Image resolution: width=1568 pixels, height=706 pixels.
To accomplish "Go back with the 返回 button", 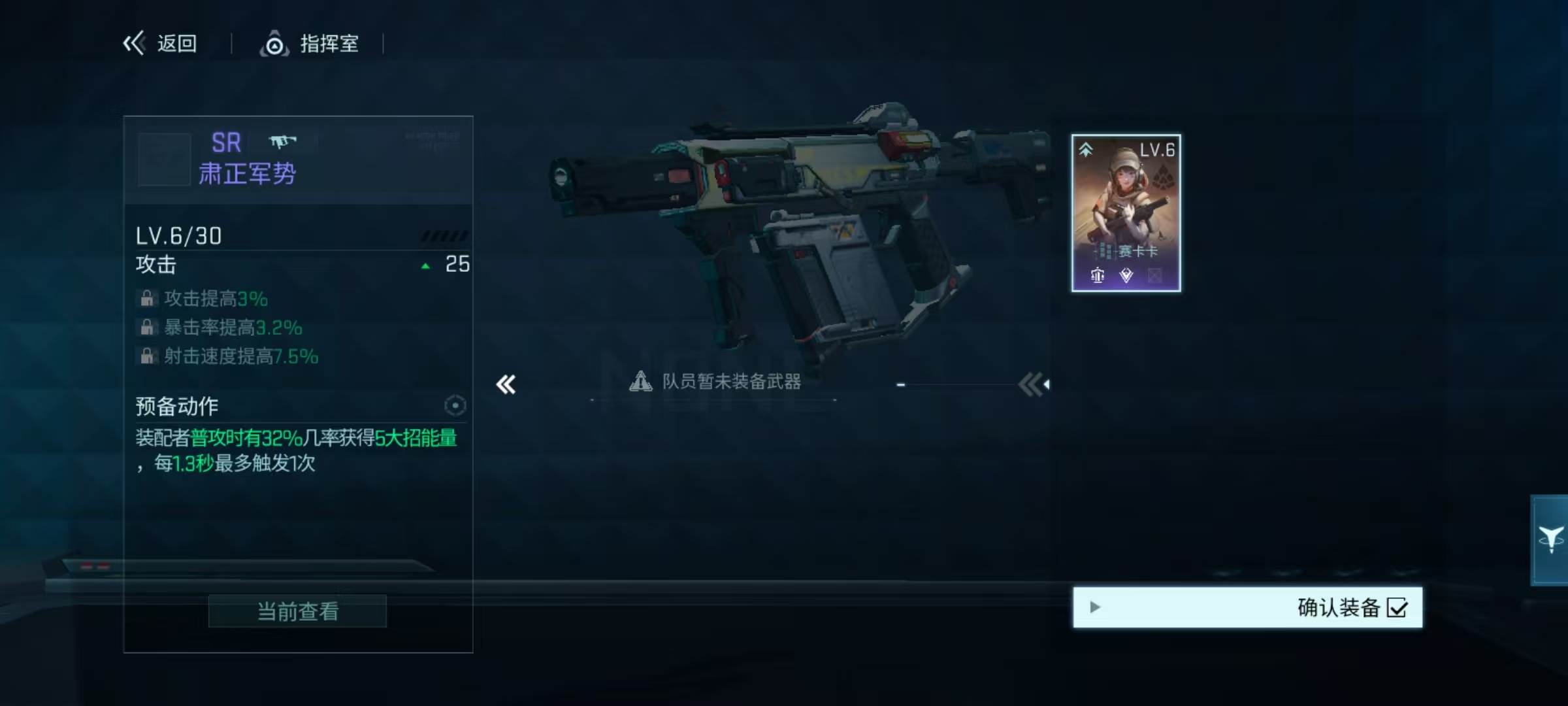I will click(x=161, y=44).
